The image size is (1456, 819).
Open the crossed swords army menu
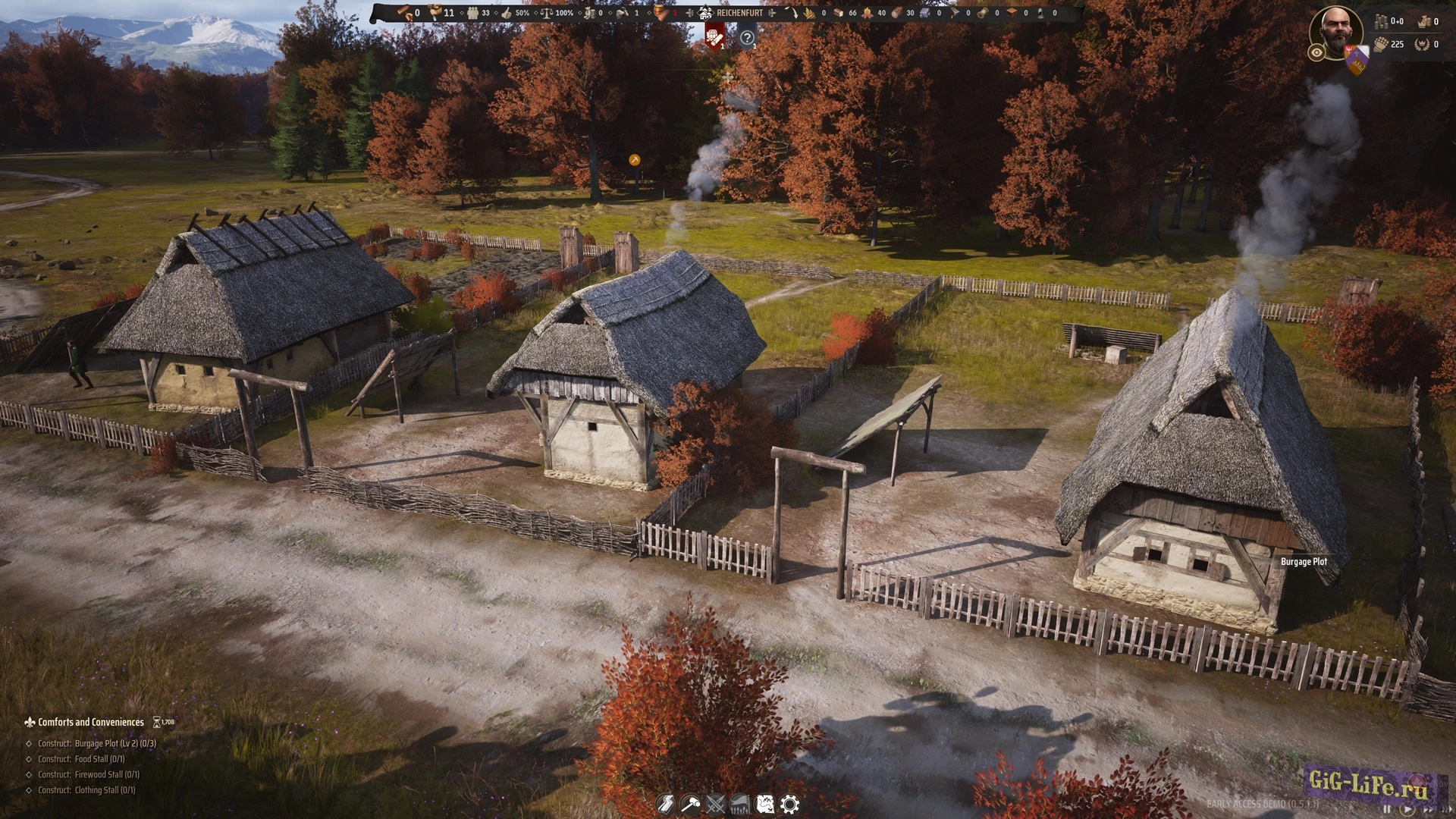click(715, 804)
